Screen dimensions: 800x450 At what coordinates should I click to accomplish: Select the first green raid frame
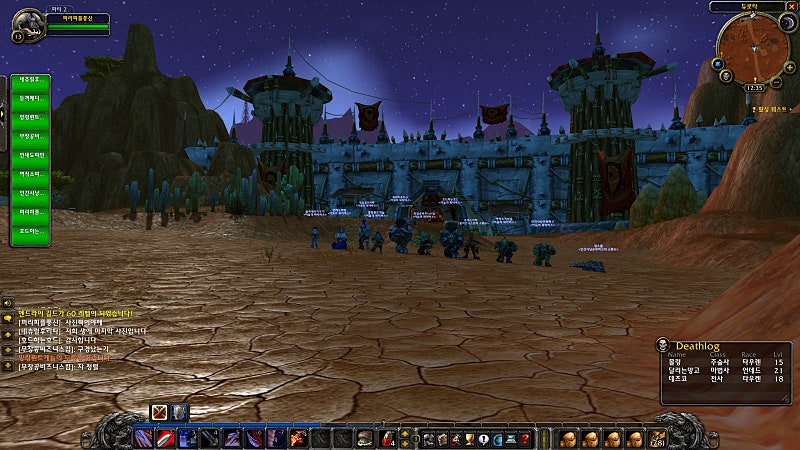(30, 78)
